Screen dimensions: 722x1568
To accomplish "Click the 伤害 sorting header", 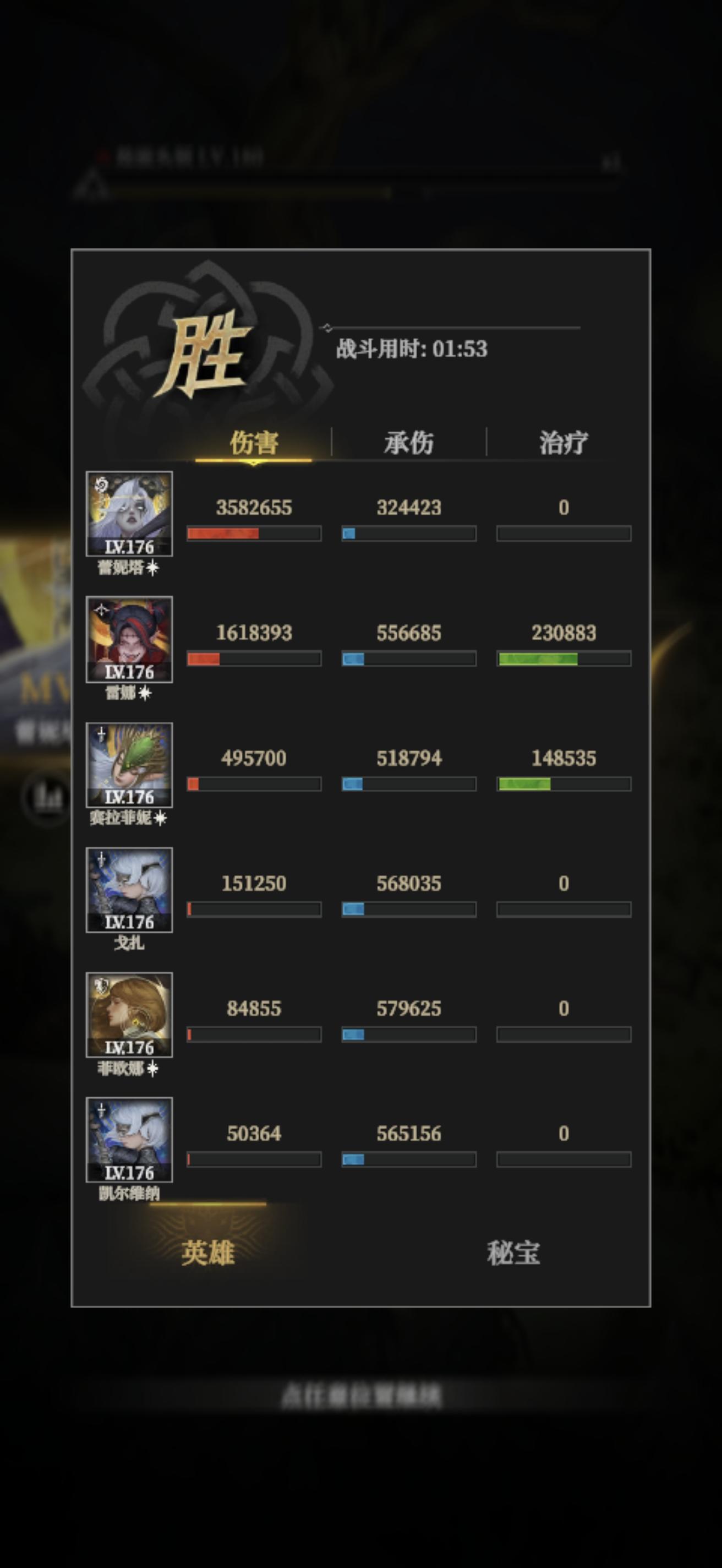I will pos(254,444).
